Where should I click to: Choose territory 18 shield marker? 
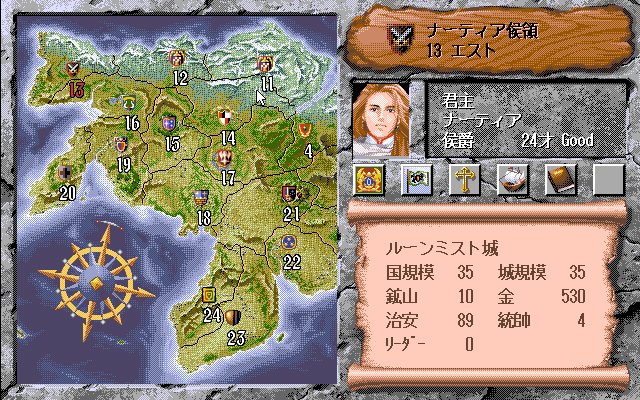[x=202, y=197]
